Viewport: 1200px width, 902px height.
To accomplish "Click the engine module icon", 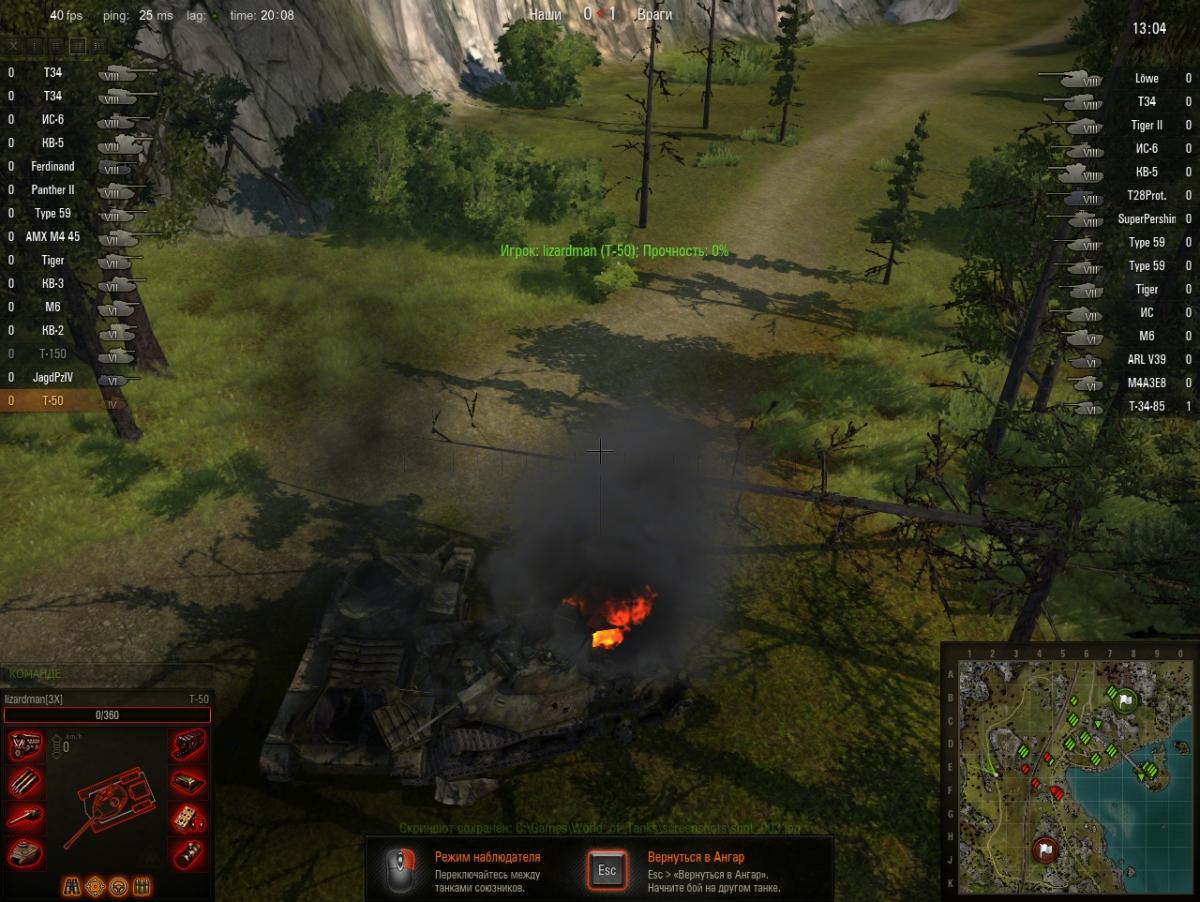I will point(24,745).
